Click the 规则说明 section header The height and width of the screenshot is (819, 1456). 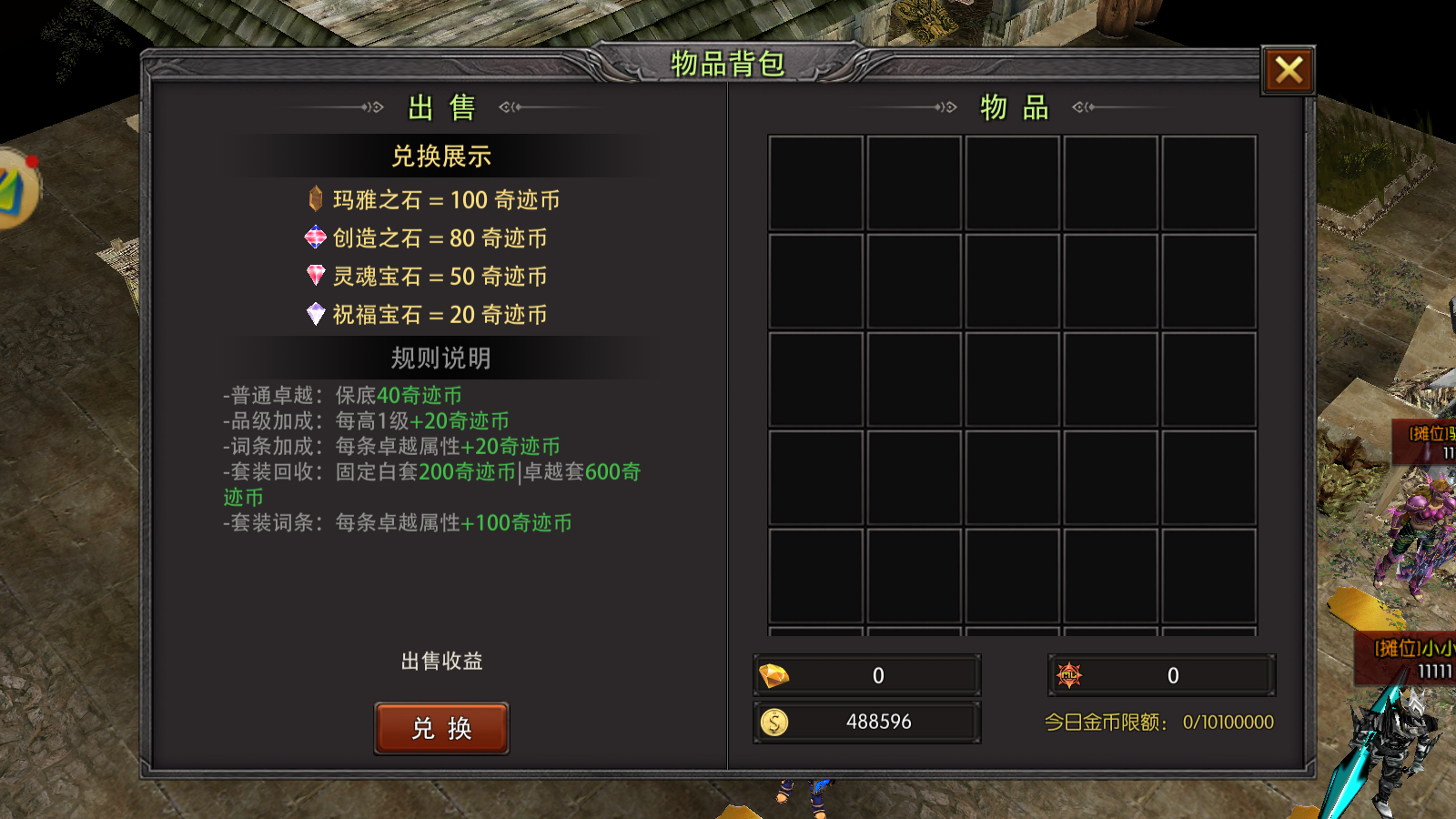tap(441, 359)
